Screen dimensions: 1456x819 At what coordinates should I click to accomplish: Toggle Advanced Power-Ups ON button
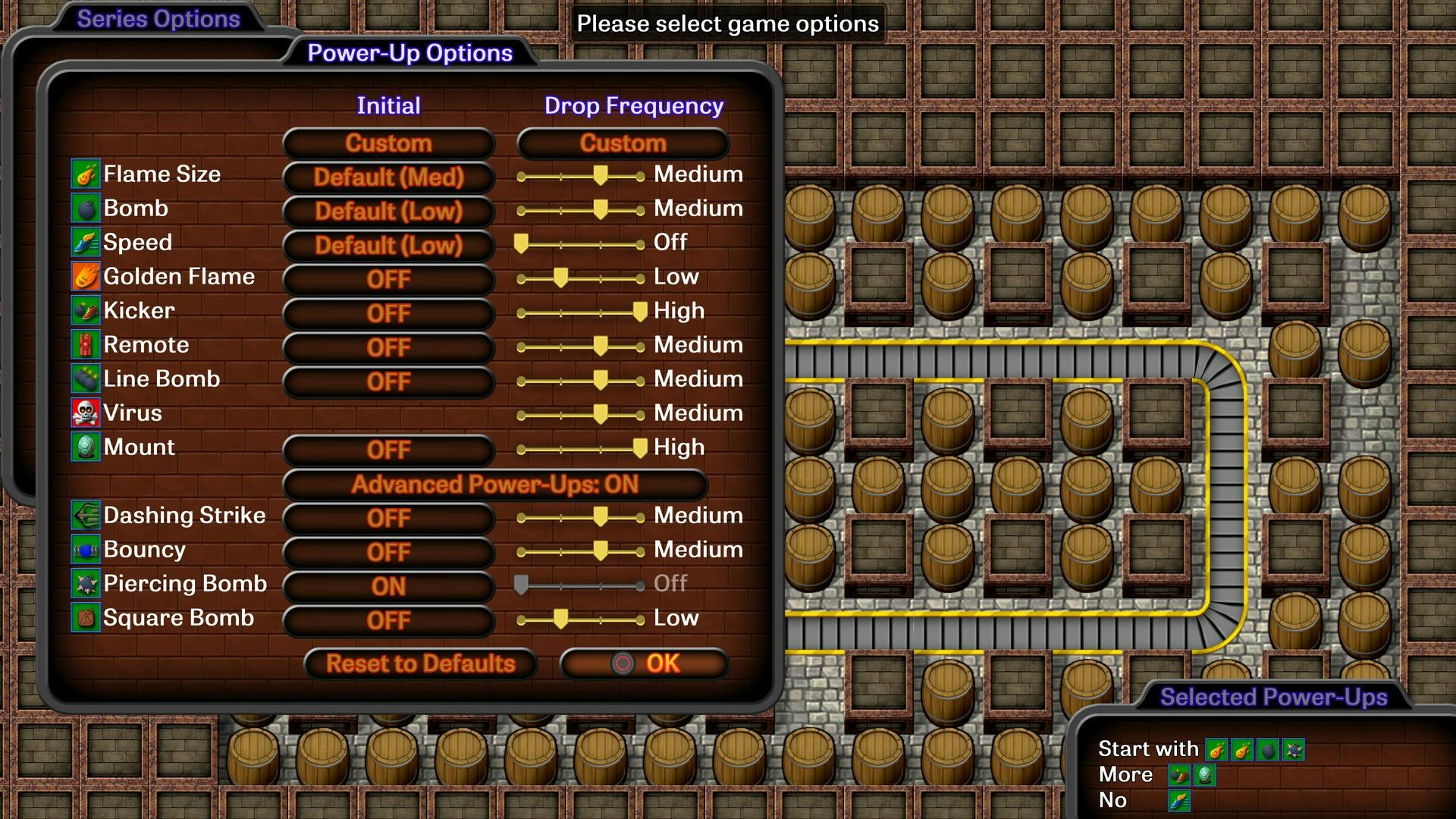(494, 485)
